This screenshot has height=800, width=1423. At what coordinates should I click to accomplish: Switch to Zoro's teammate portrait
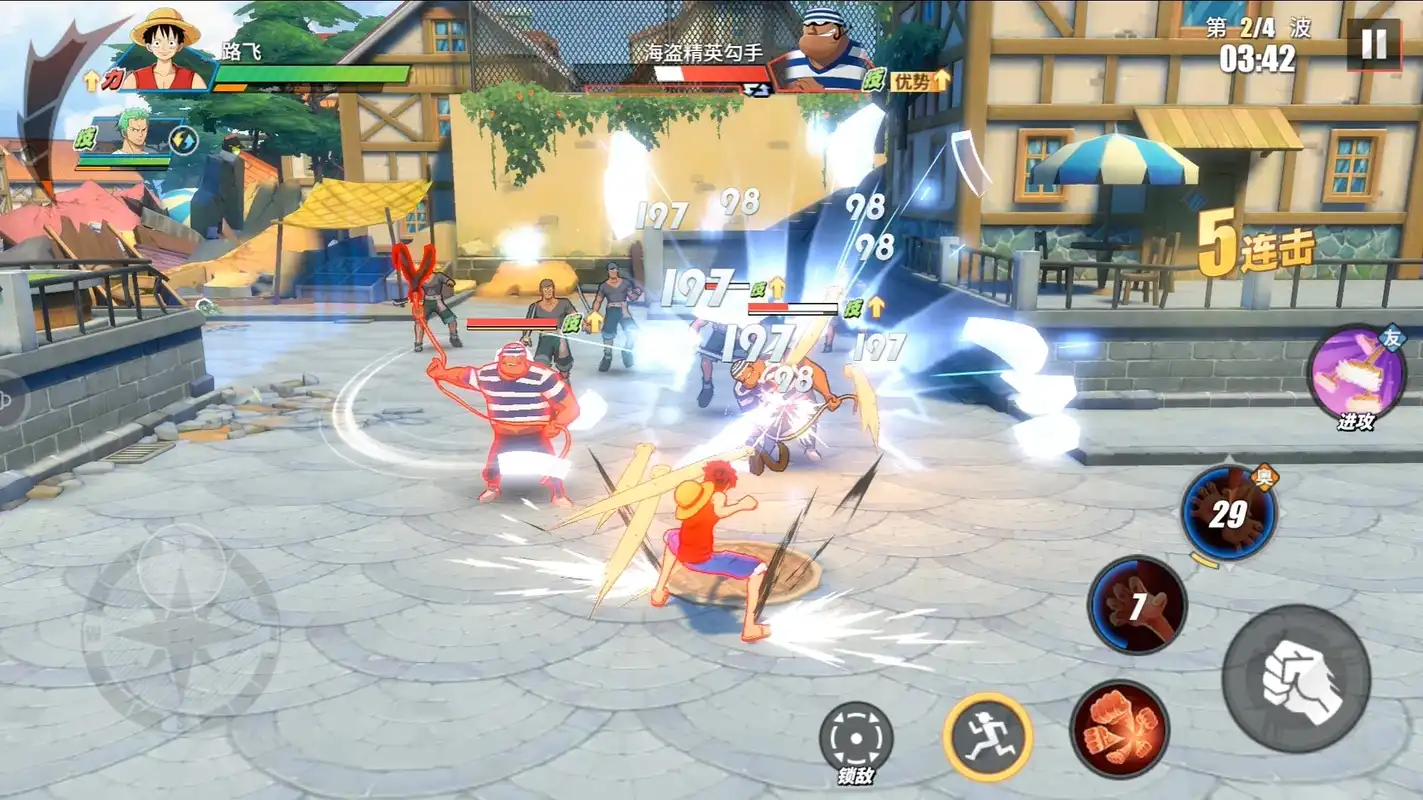pos(135,130)
